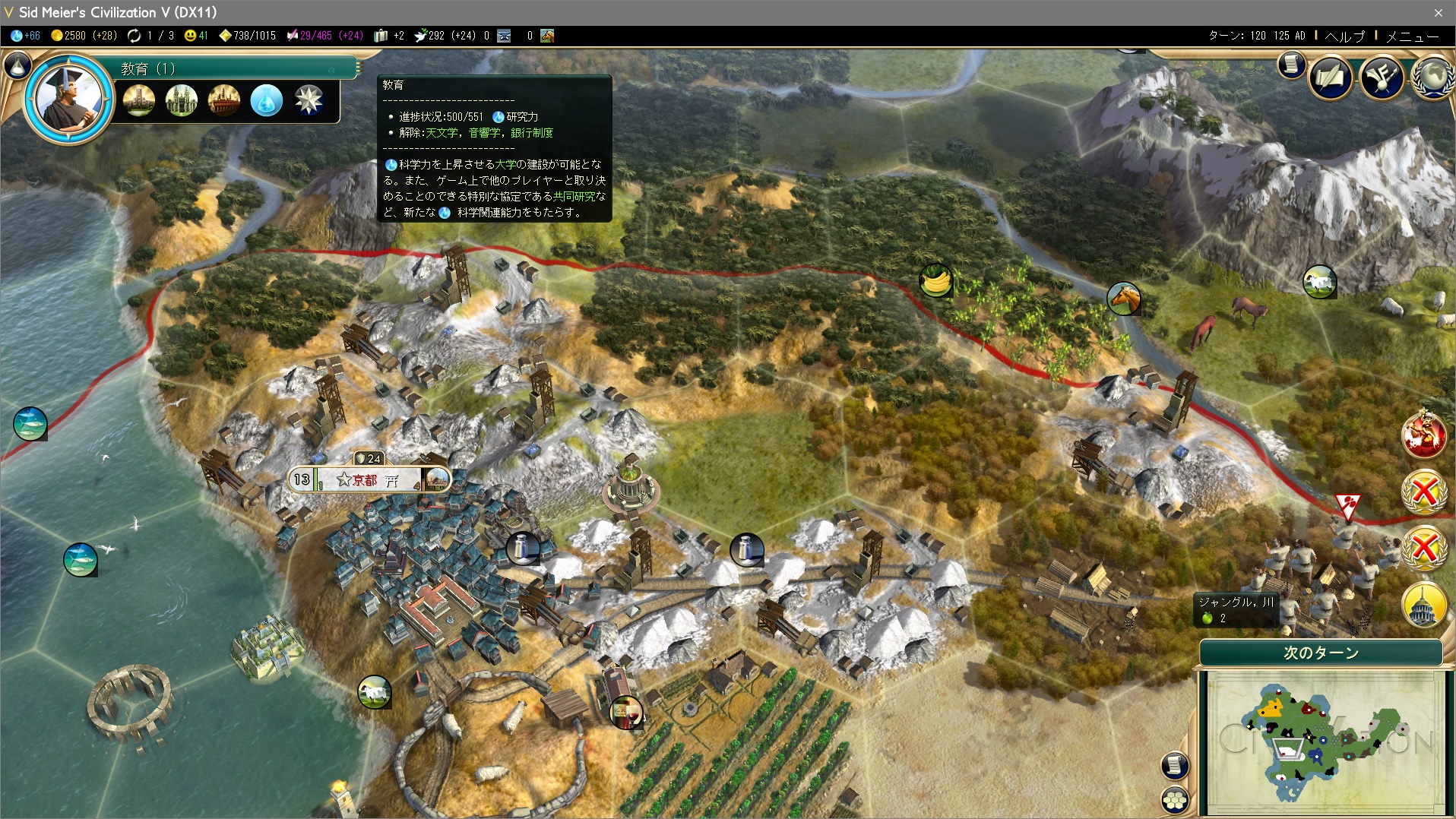Click the gold treasury readout in top bar

coord(84,36)
